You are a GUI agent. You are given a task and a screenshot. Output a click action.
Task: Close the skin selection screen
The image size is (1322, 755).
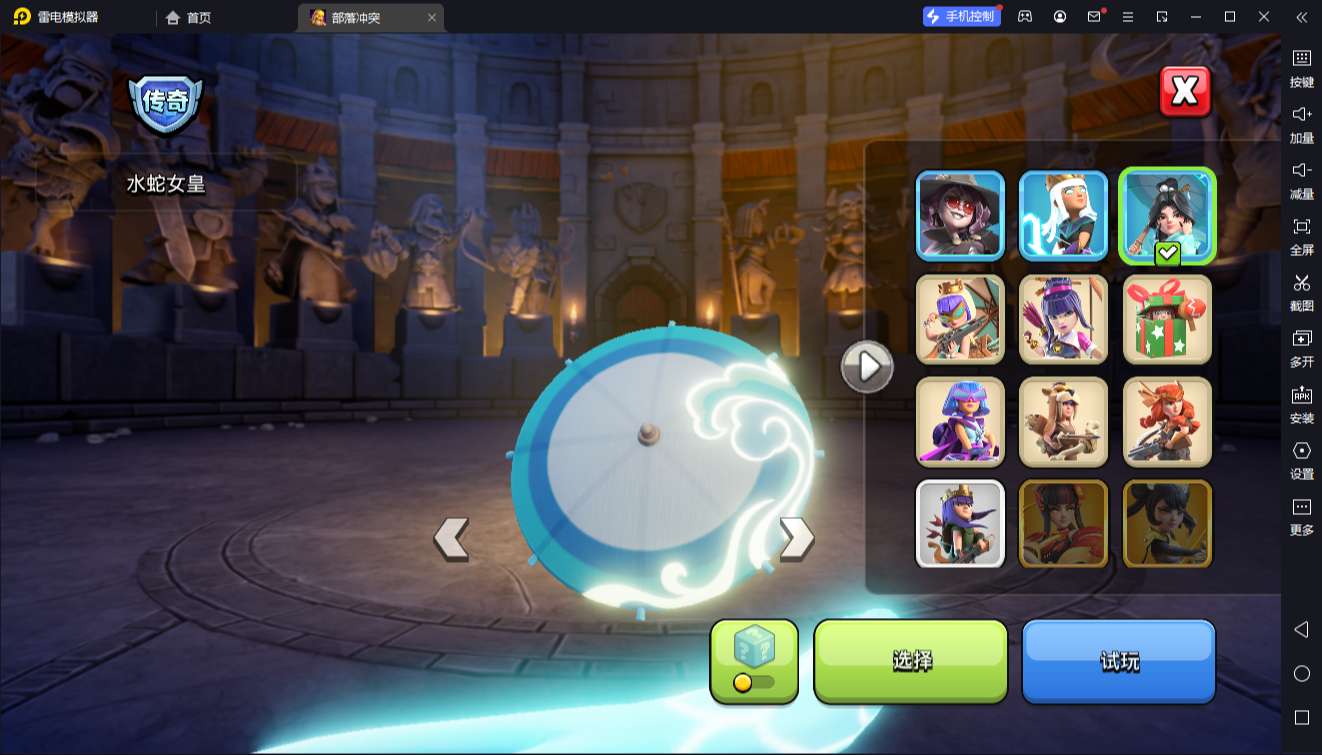pyautogui.click(x=1185, y=92)
